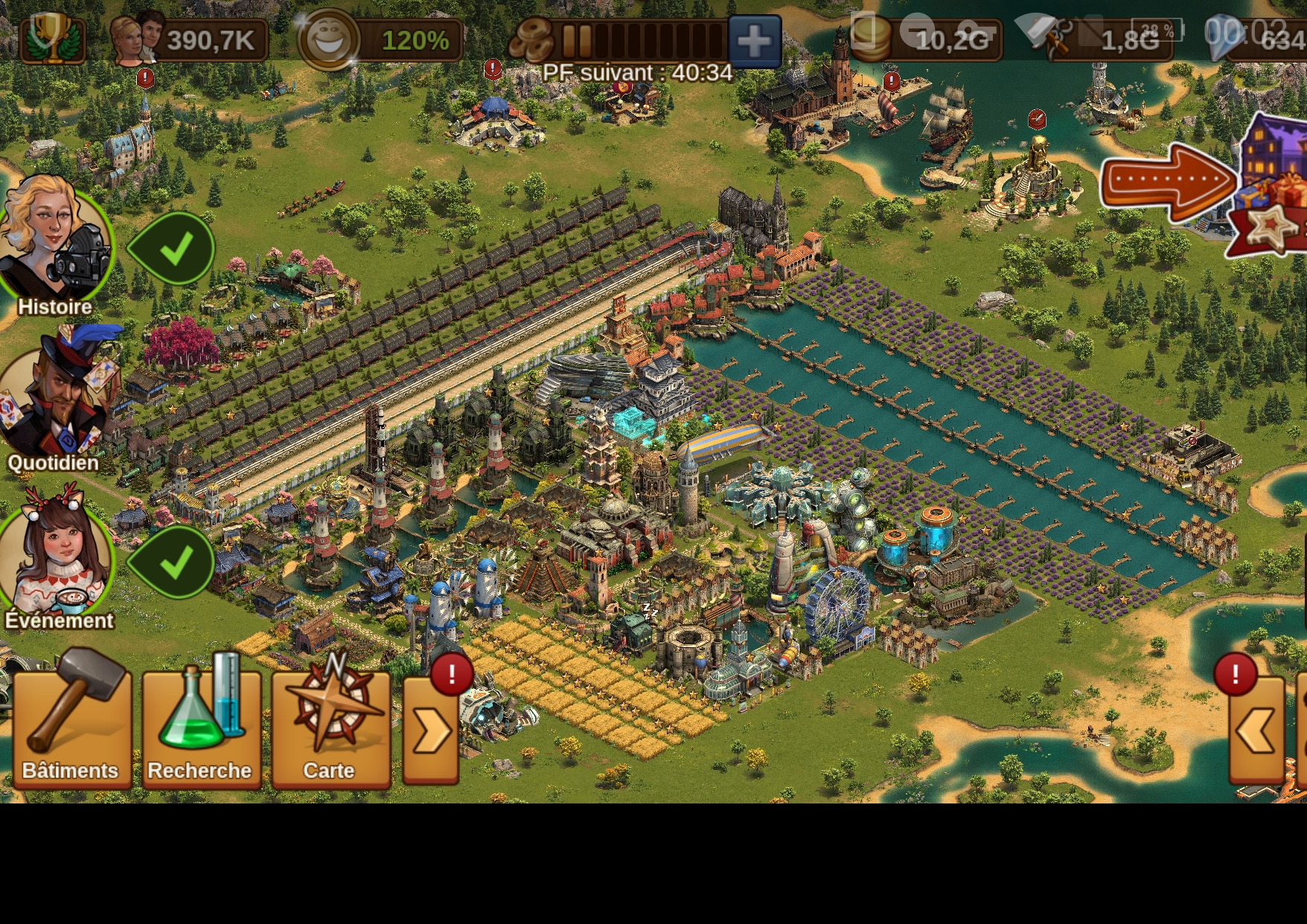The image size is (1307, 924).
Task: Buy Forge Points with the plus button
Action: [755, 41]
